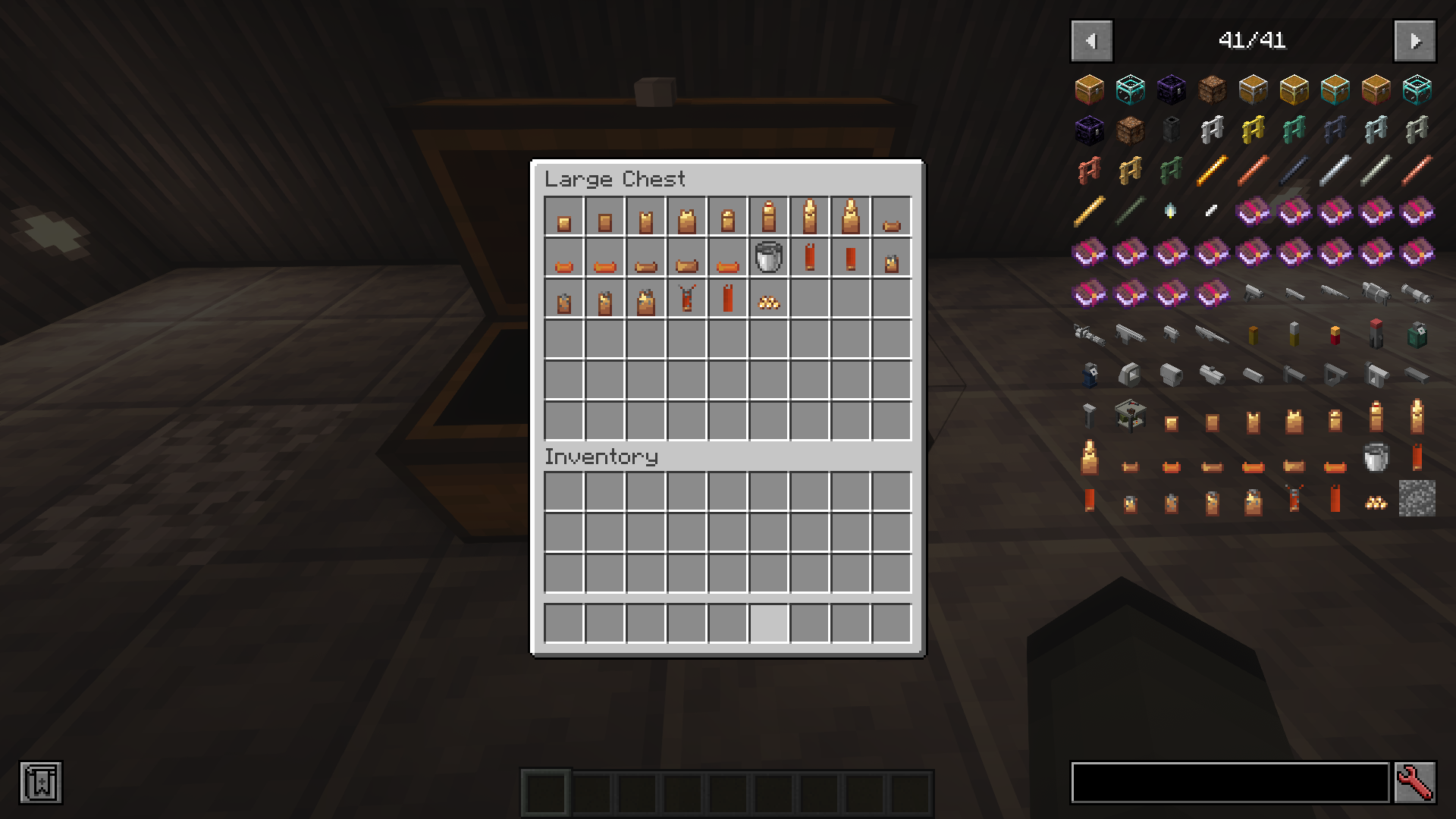
Task: Go to the previous item list page
Action: tap(1091, 41)
